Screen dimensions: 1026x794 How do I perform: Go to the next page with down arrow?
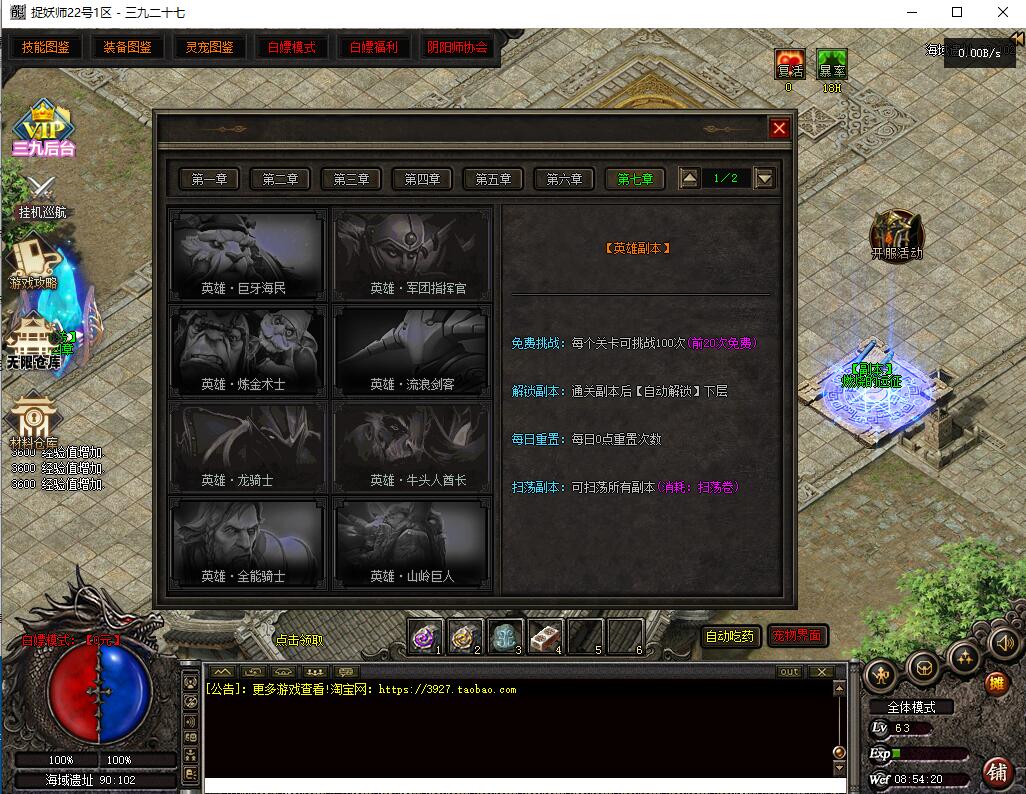(764, 179)
